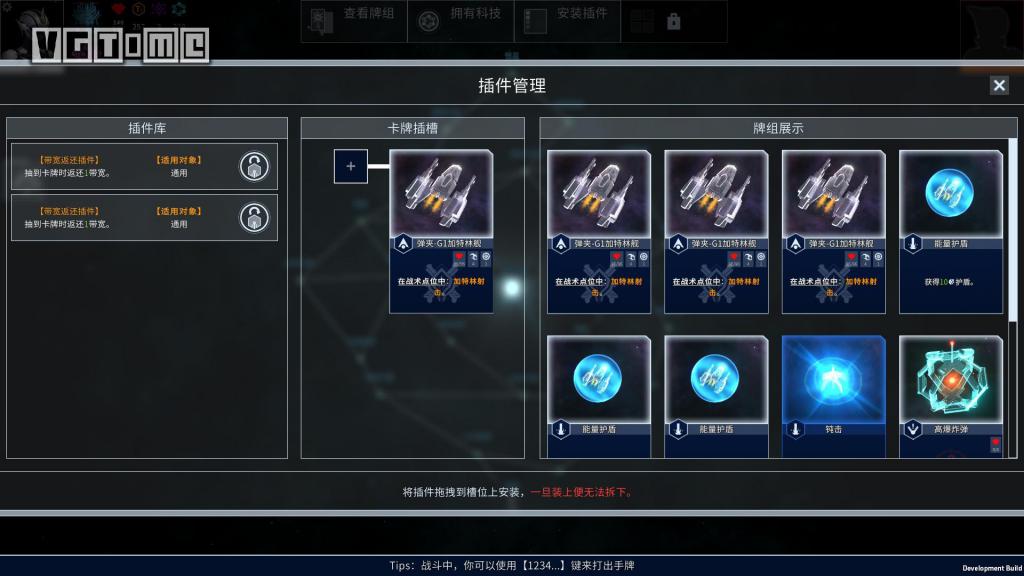Switch to the 拥有科技 tab
The height and width of the screenshot is (576, 1024).
(x=461, y=21)
